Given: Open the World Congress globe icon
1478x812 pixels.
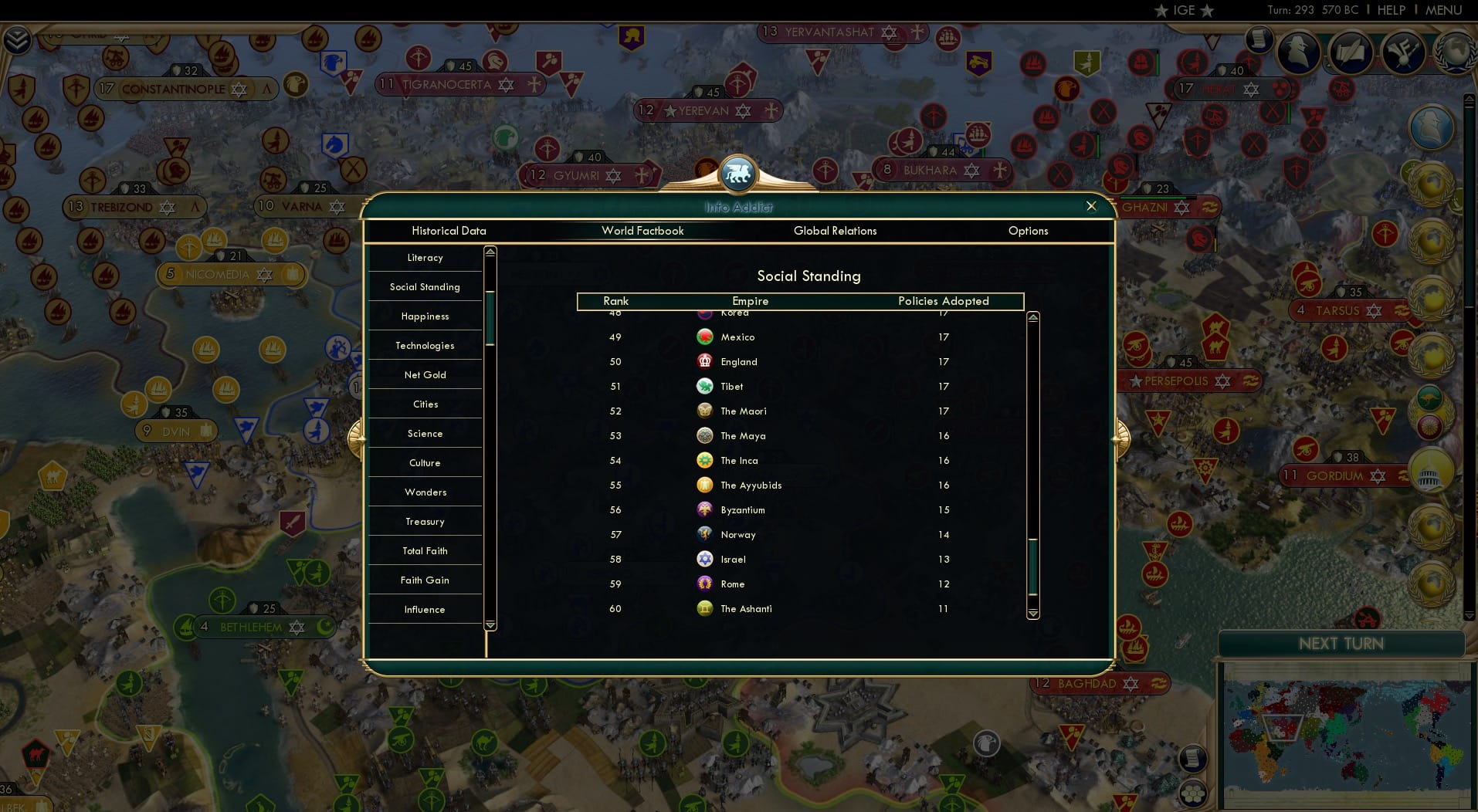Looking at the screenshot, I should [x=1454, y=52].
